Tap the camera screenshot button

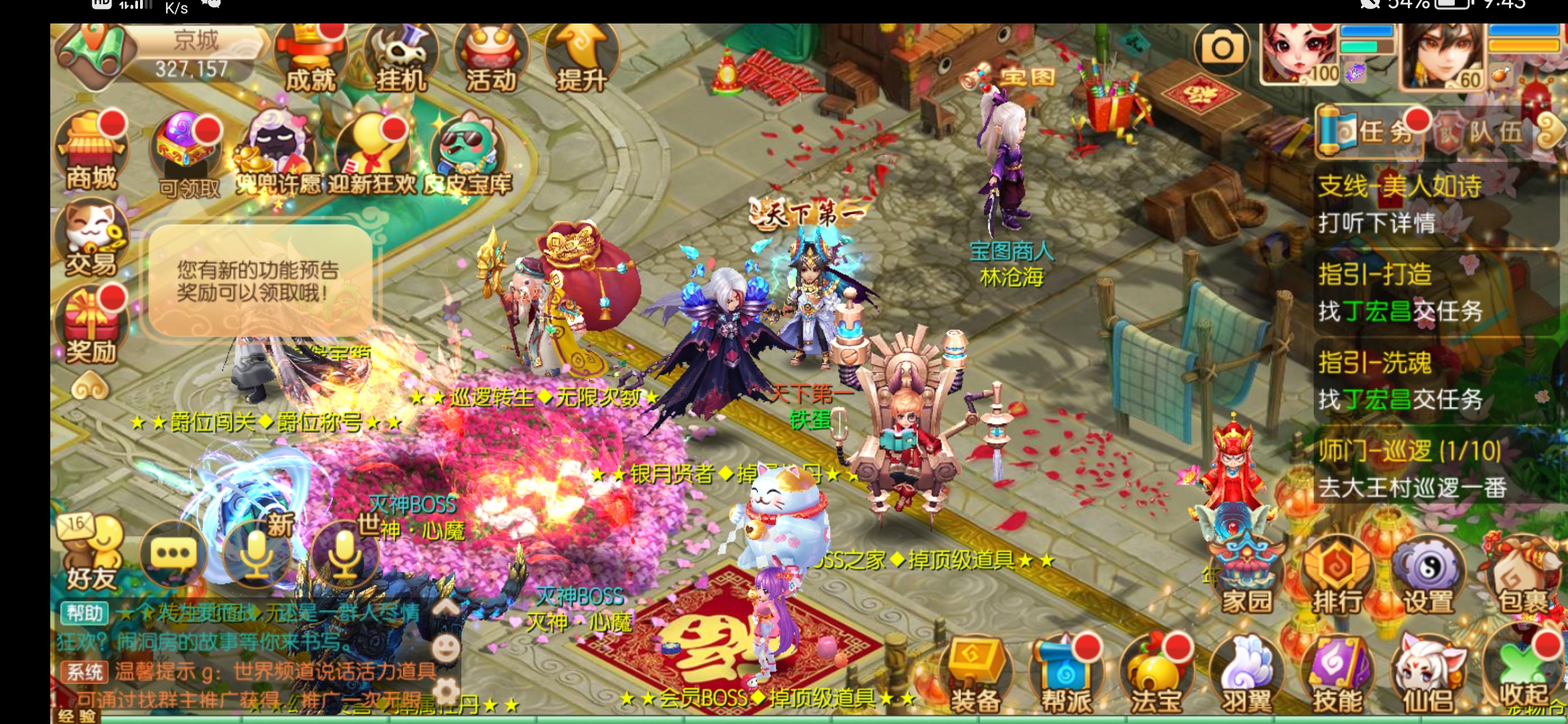click(1222, 48)
